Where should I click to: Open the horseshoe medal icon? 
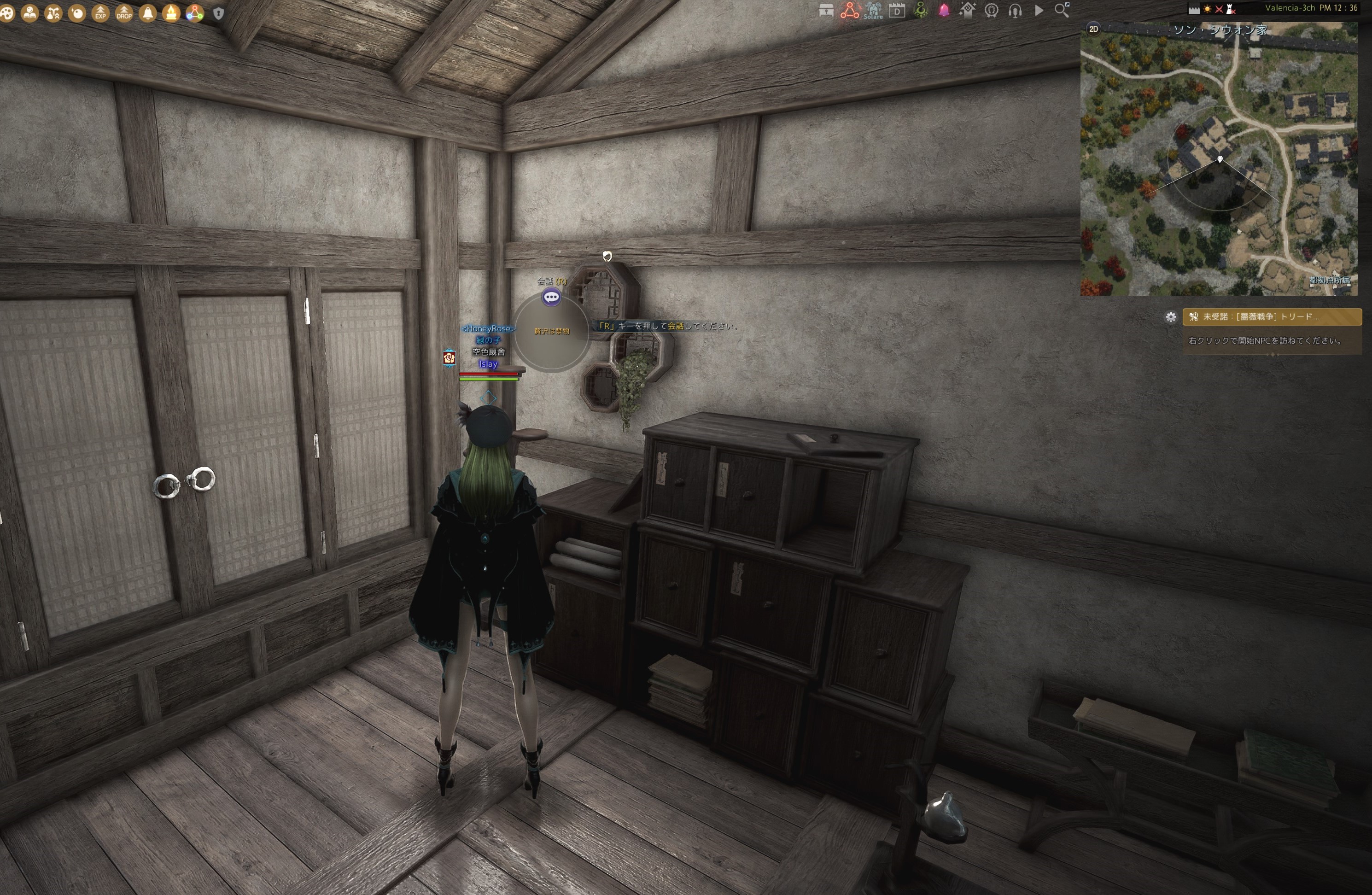coord(992,11)
